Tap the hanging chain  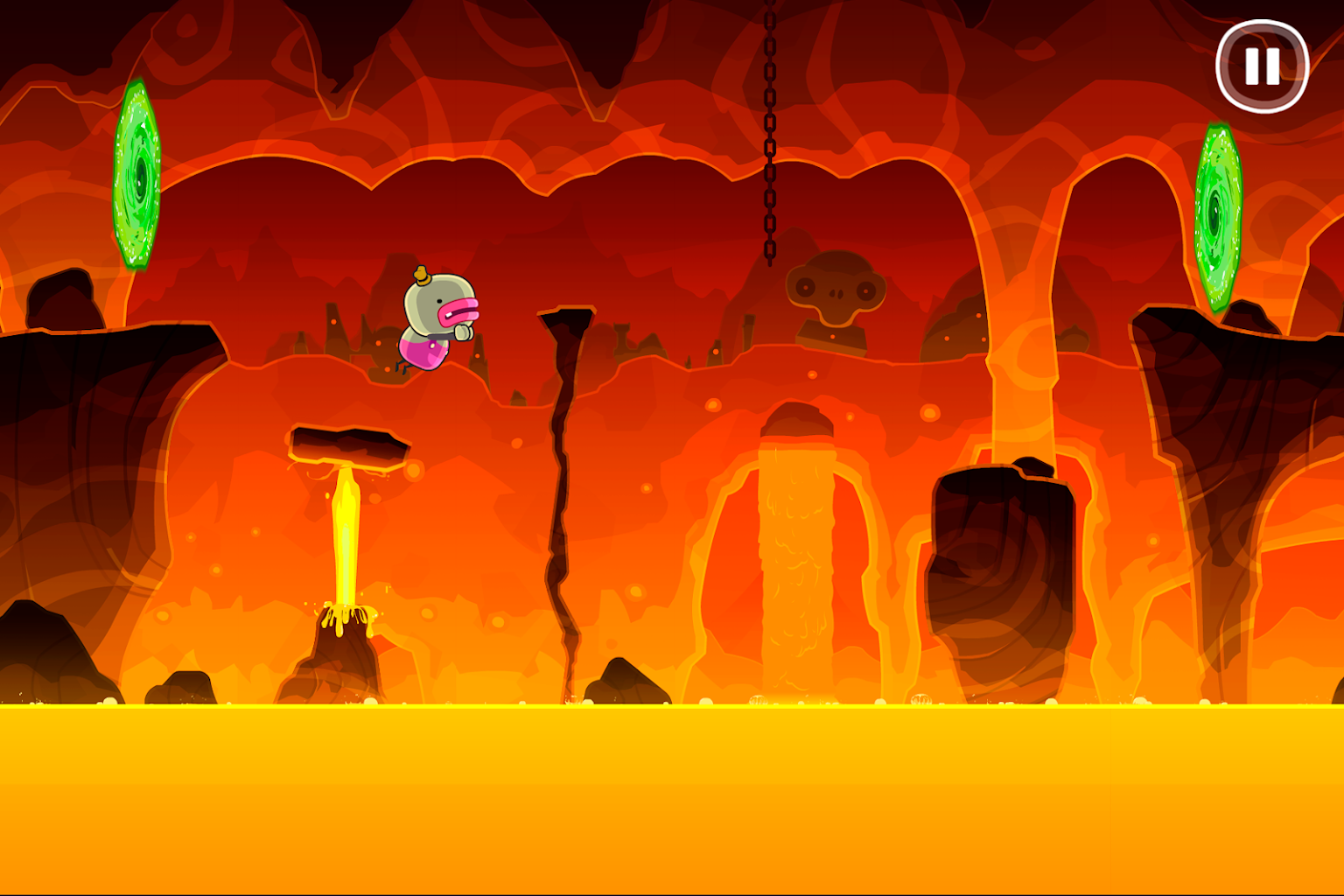click(x=769, y=131)
